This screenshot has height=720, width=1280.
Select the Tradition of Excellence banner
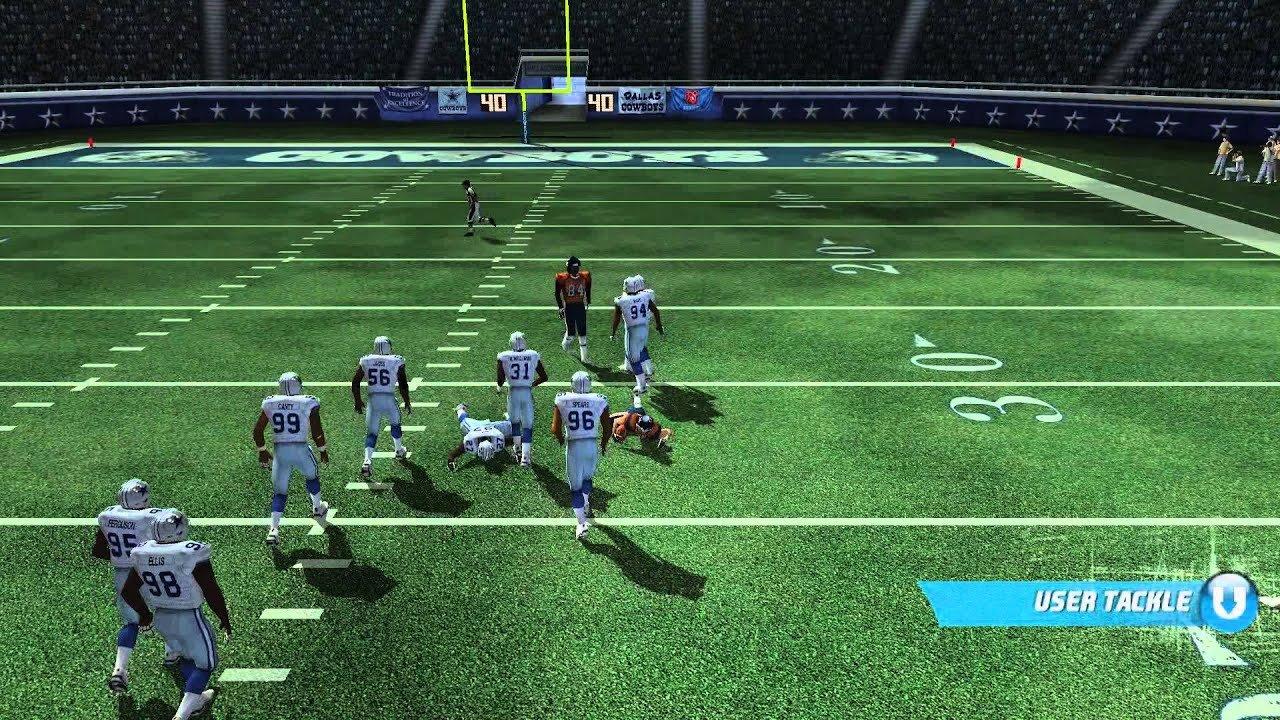click(405, 98)
